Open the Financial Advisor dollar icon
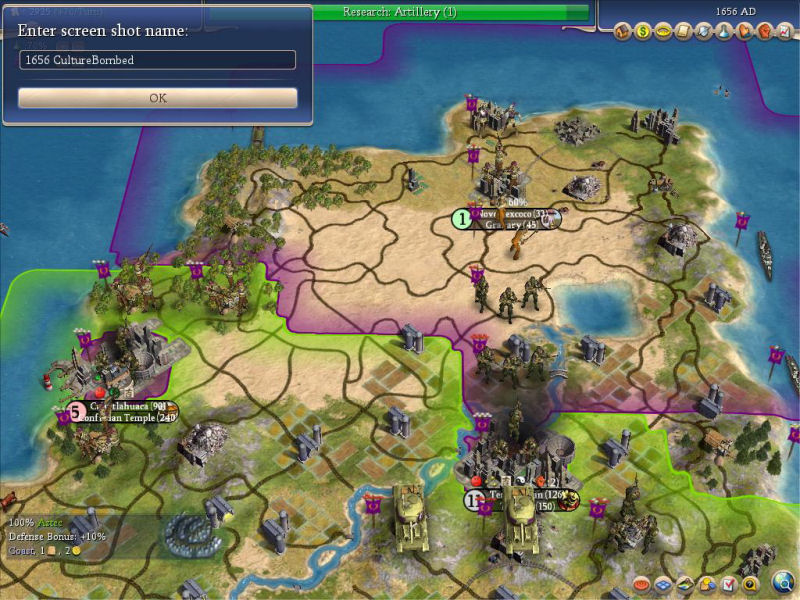800x600 pixels. tap(641, 32)
